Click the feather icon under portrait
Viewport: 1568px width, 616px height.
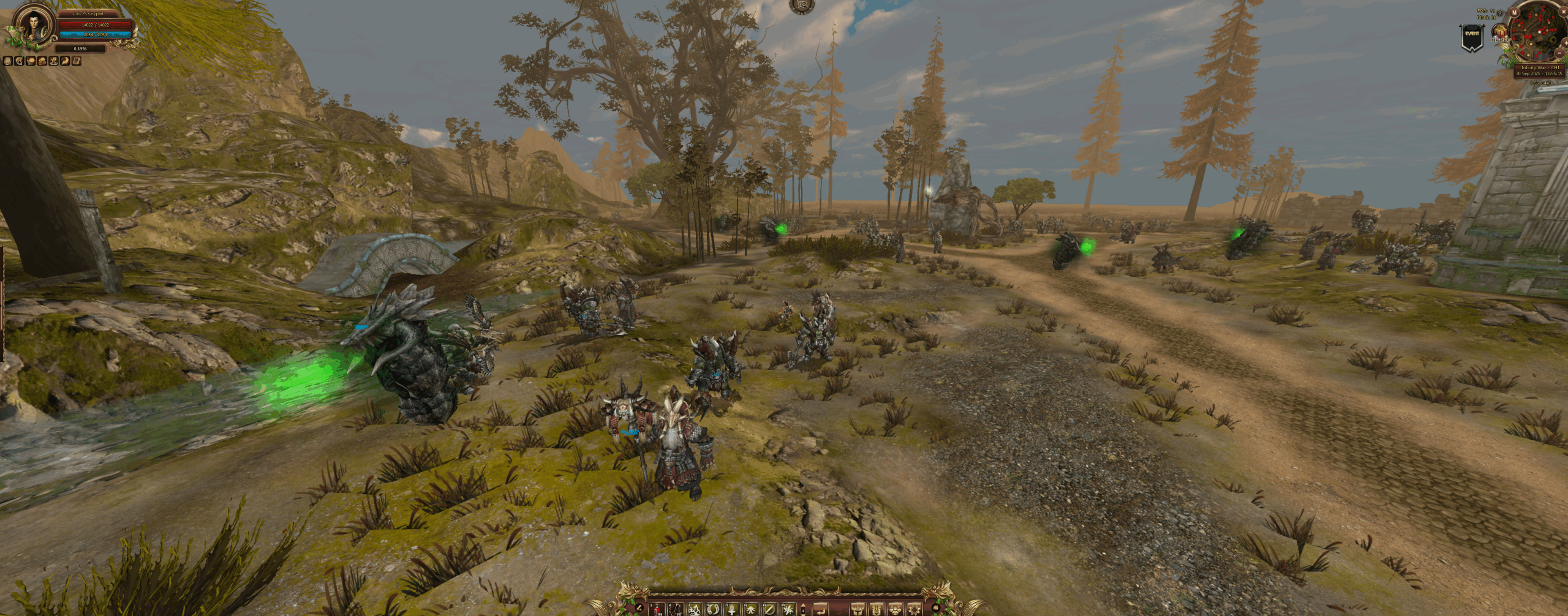tap(65, 61)
